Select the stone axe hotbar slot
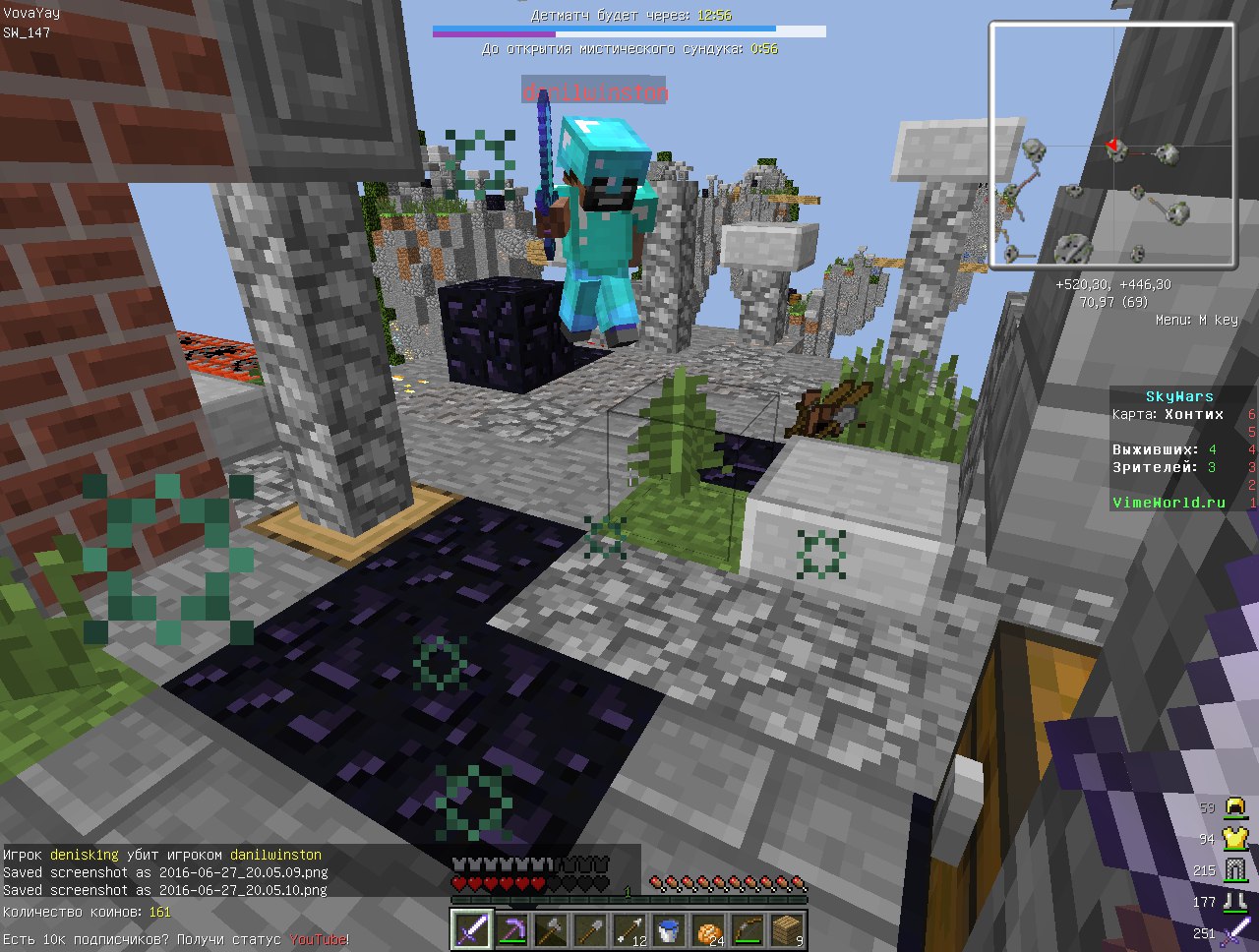This screenshot has width=1259, height=952. click(x=549, y=929)
